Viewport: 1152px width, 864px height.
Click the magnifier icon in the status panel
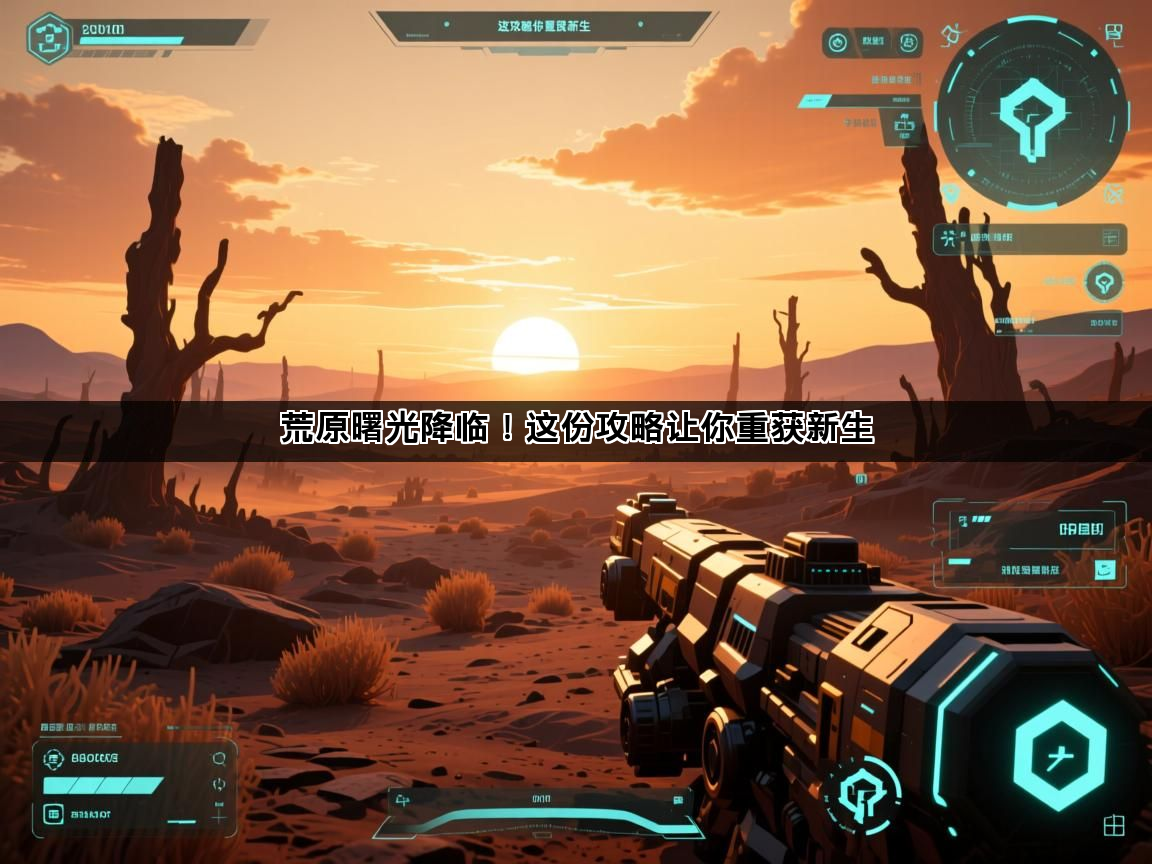219,759
